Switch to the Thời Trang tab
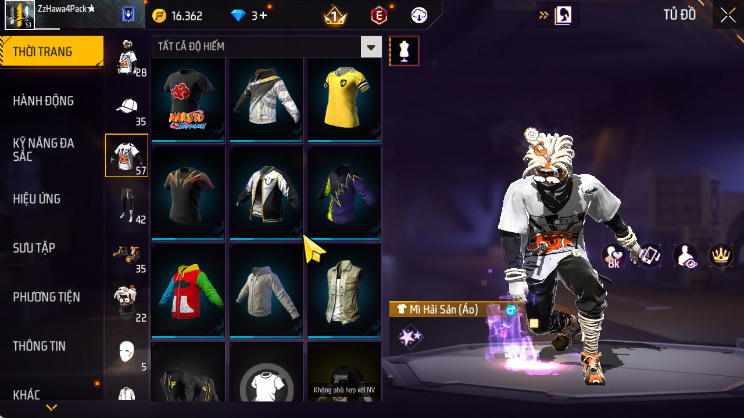 click(50, 52)
